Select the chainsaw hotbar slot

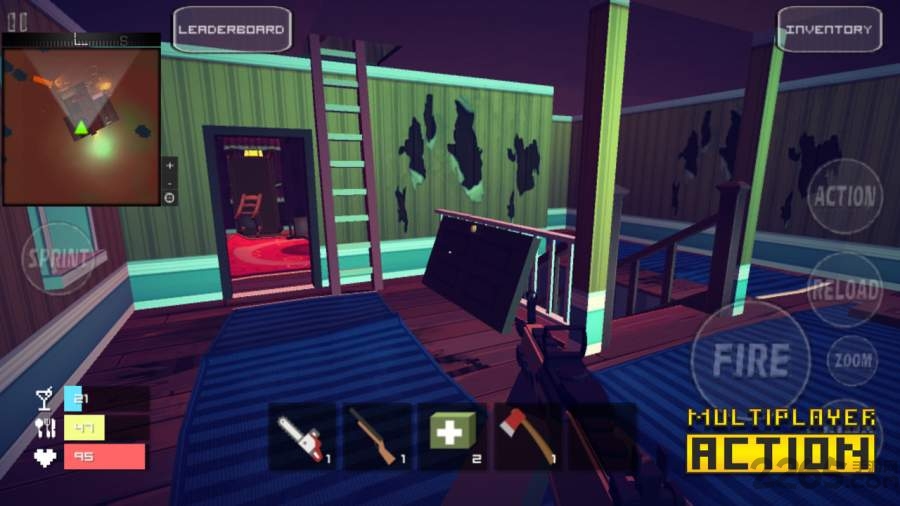pyautogui.click(x=301, y=436)
